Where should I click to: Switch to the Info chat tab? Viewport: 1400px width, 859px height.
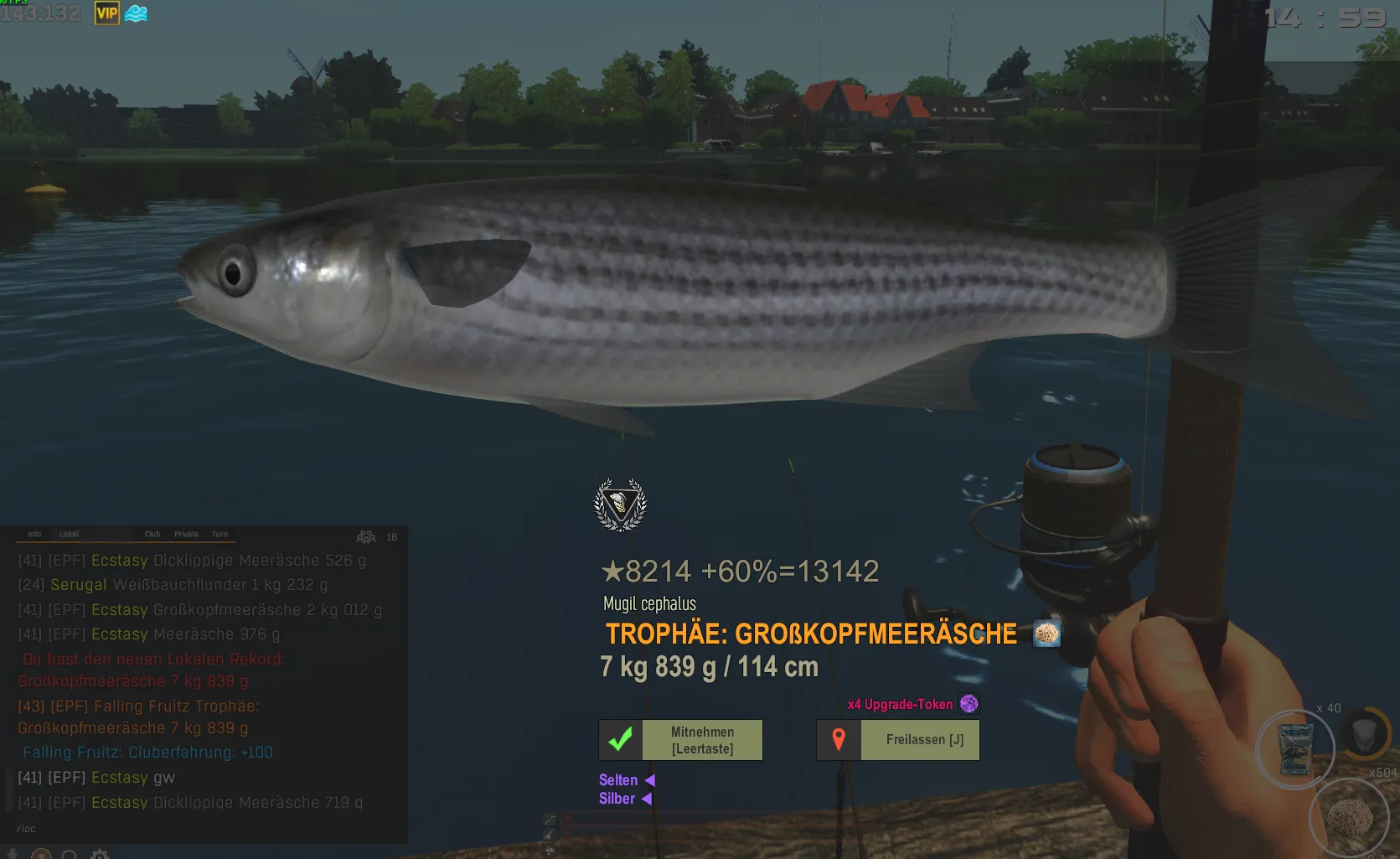pyautogui.click(x=34, y=534)
